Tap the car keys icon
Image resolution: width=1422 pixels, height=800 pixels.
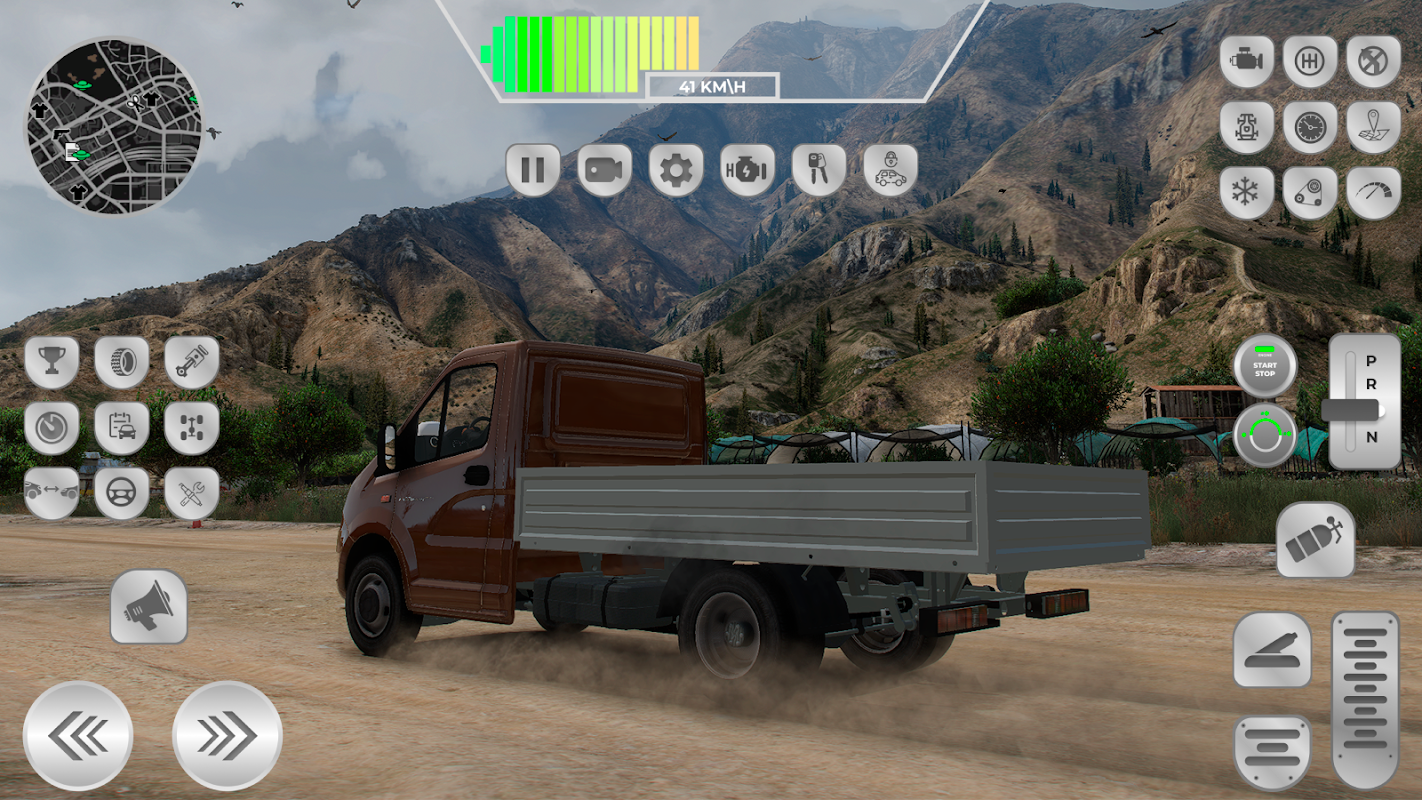pos(818,170)
